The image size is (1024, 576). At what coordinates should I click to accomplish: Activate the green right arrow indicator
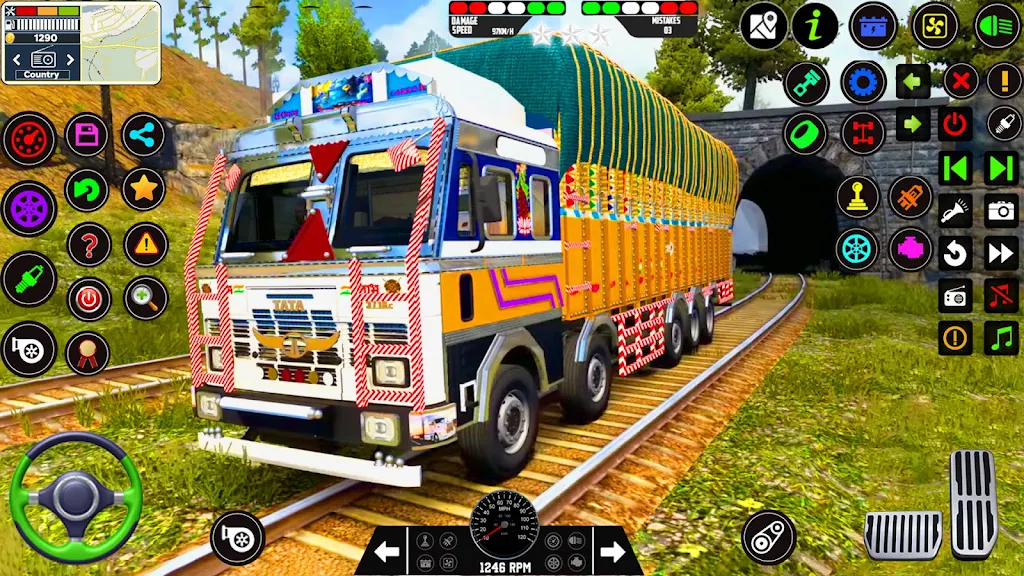tap(912, 124)
